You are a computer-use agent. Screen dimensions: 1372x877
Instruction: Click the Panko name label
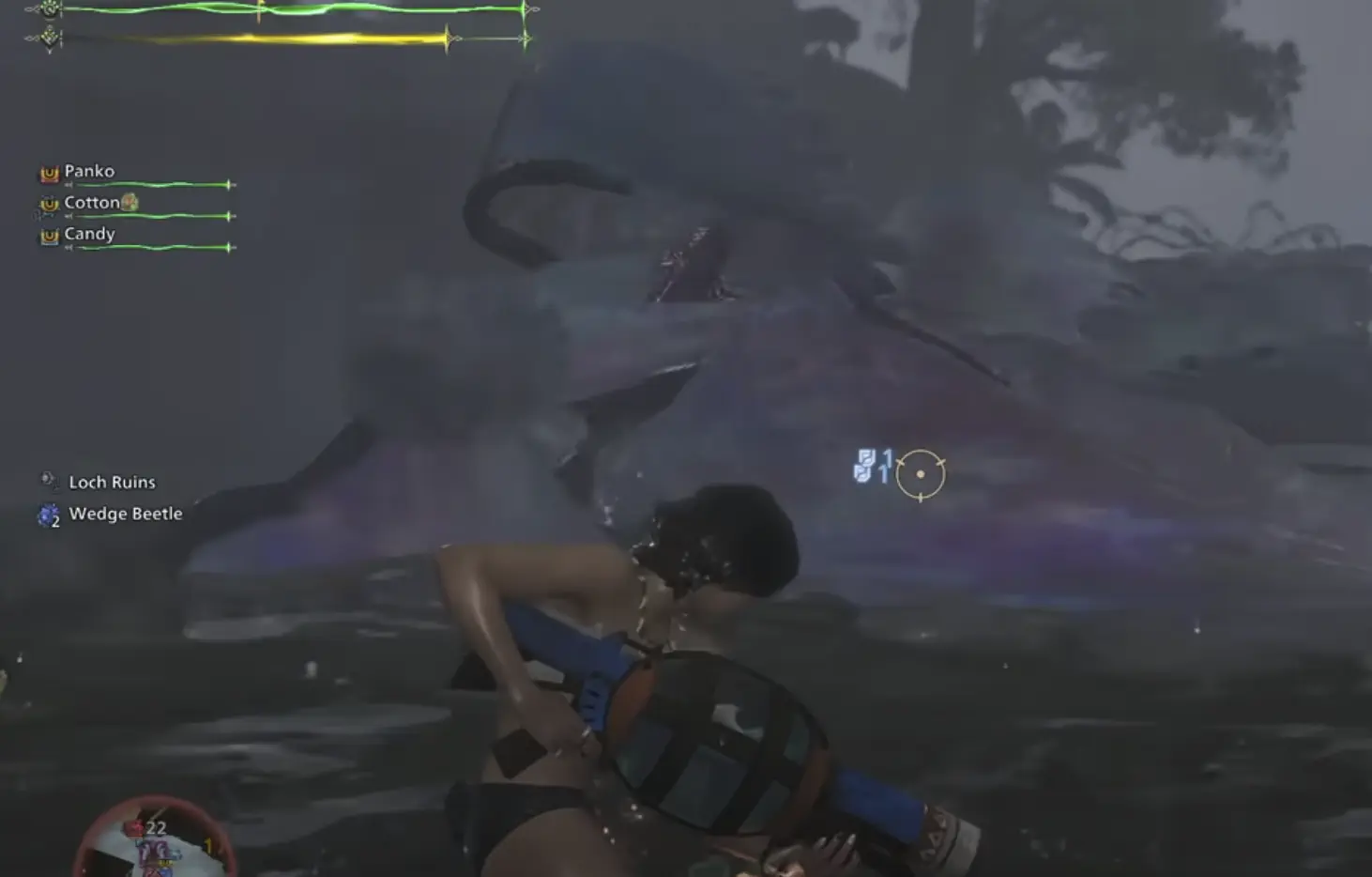[x=89, y=171]
